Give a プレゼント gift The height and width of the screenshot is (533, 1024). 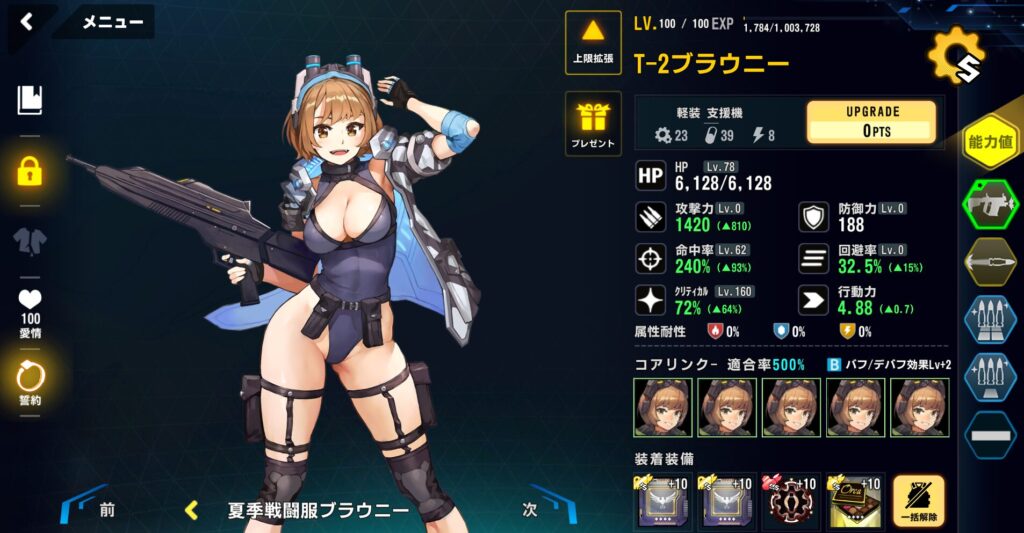click(593, 123)
